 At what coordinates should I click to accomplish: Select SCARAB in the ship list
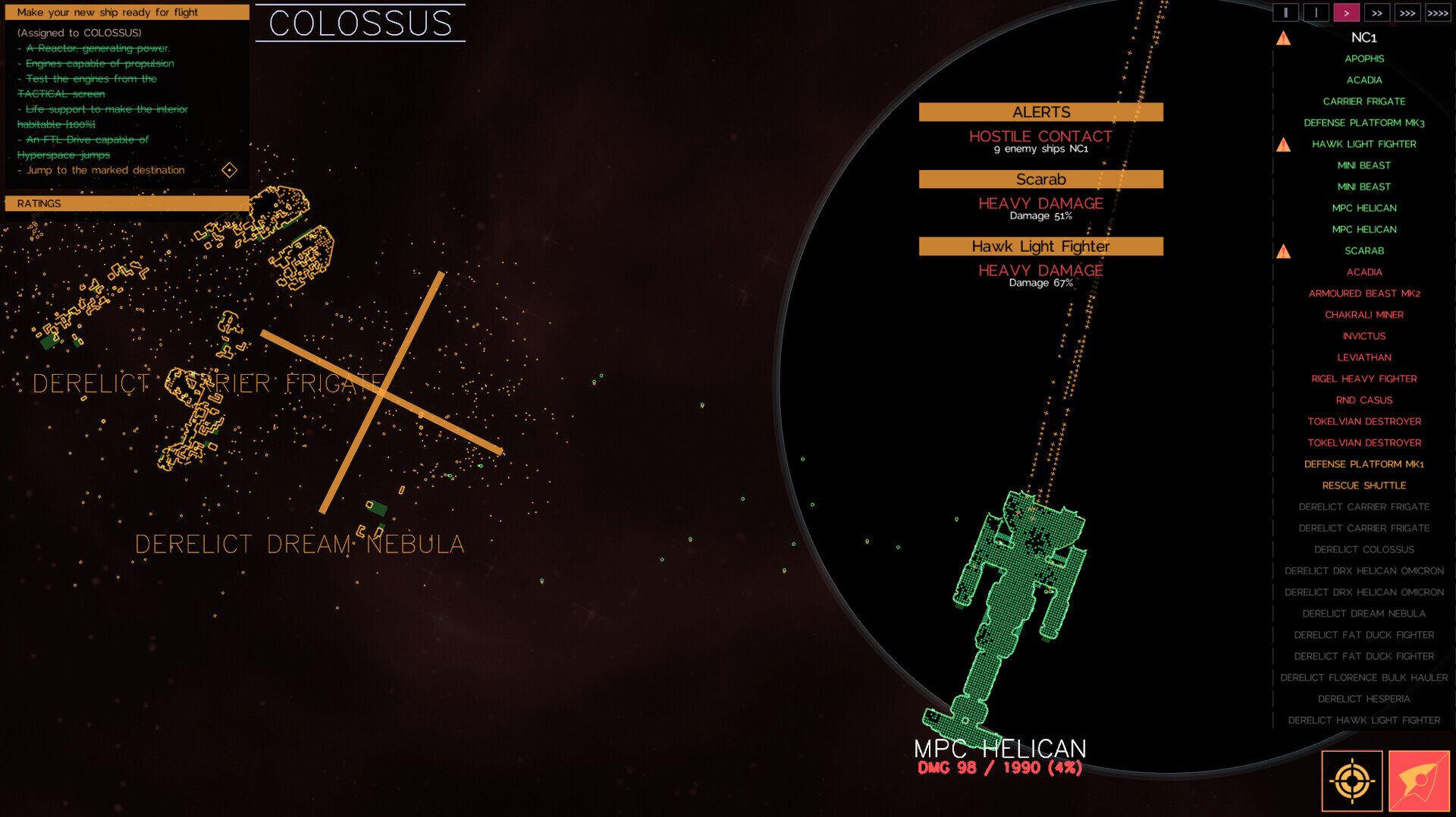1363,251
